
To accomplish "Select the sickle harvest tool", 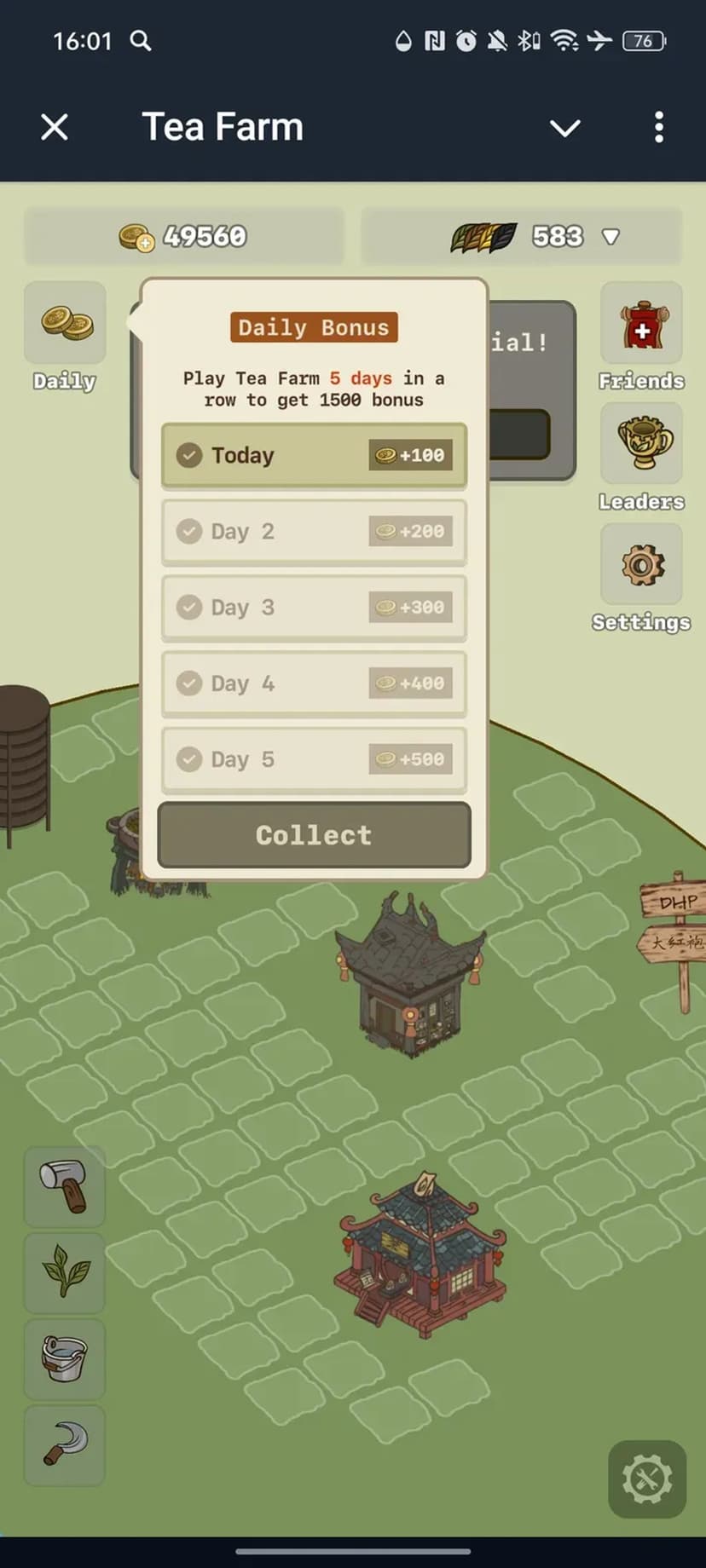I will pos(65,1445).
